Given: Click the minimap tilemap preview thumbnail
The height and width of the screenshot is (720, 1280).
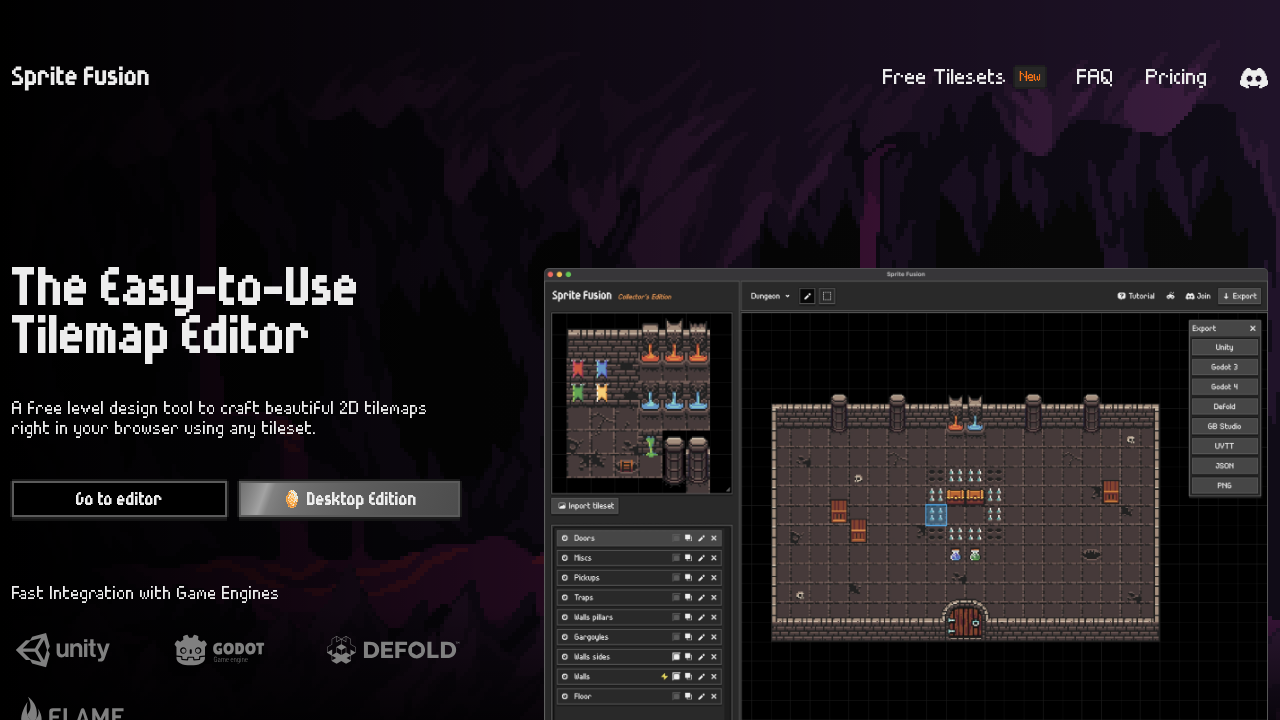Looking at the screenshot, I should click(x=641, y=403).
